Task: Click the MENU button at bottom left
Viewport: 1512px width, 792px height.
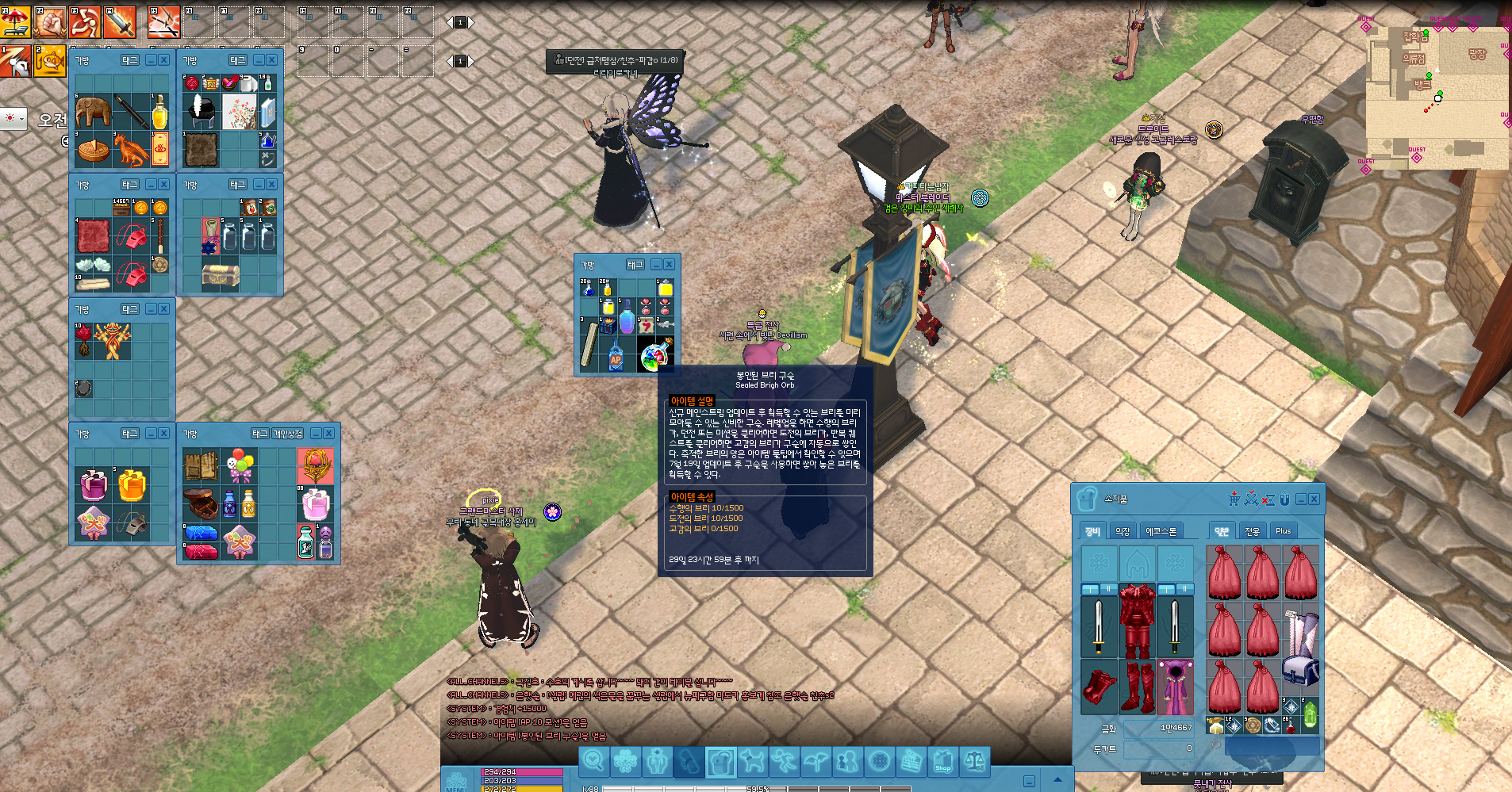Action: pyautogui.click(x=456, y=782)
